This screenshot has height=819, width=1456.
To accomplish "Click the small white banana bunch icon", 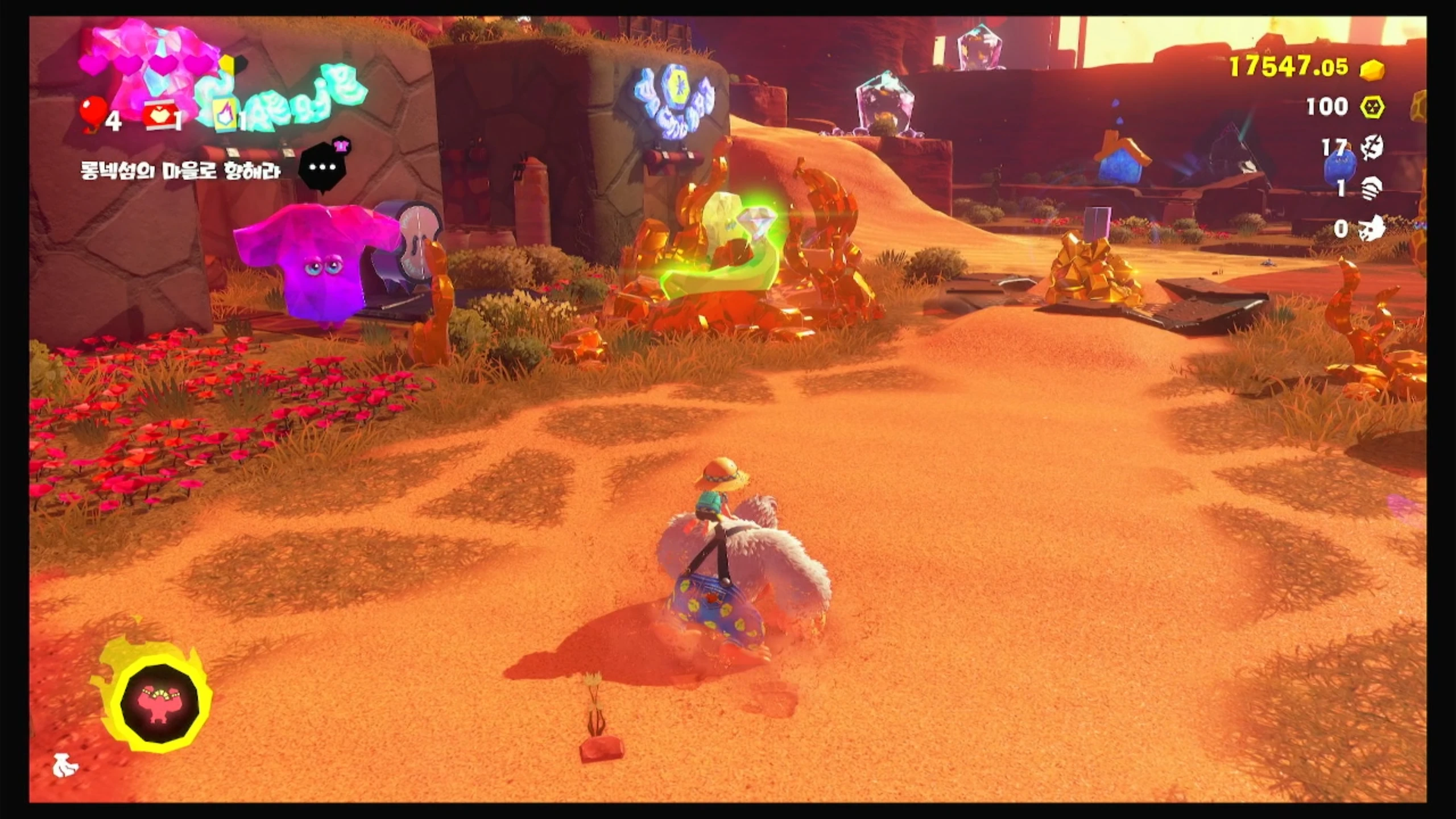I will tap(65, 766).
